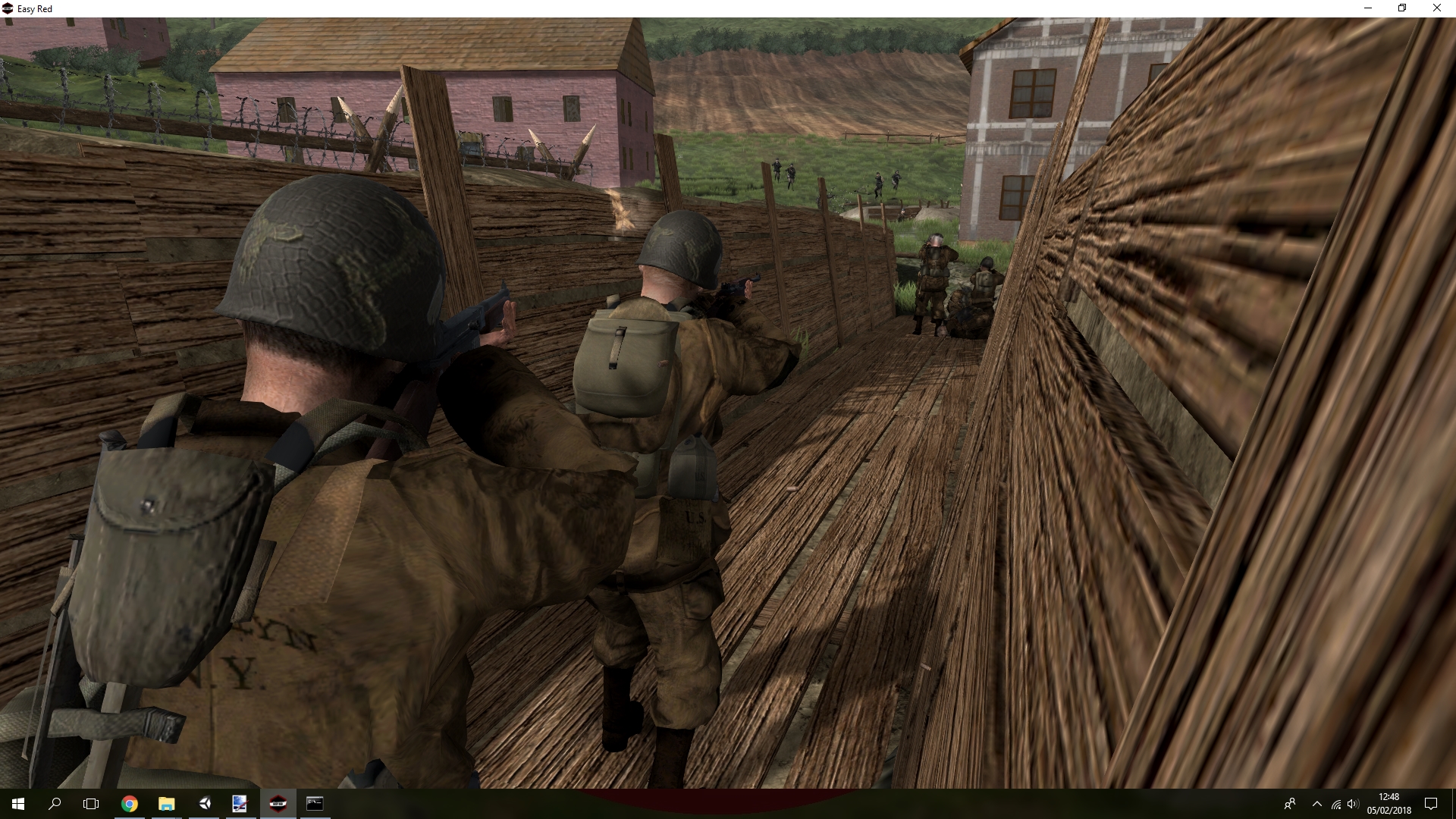Image resolution: width=1456 pixels, height=819 pixels.
Task: Open the volume slider
Action: (x=1354, y=804)
